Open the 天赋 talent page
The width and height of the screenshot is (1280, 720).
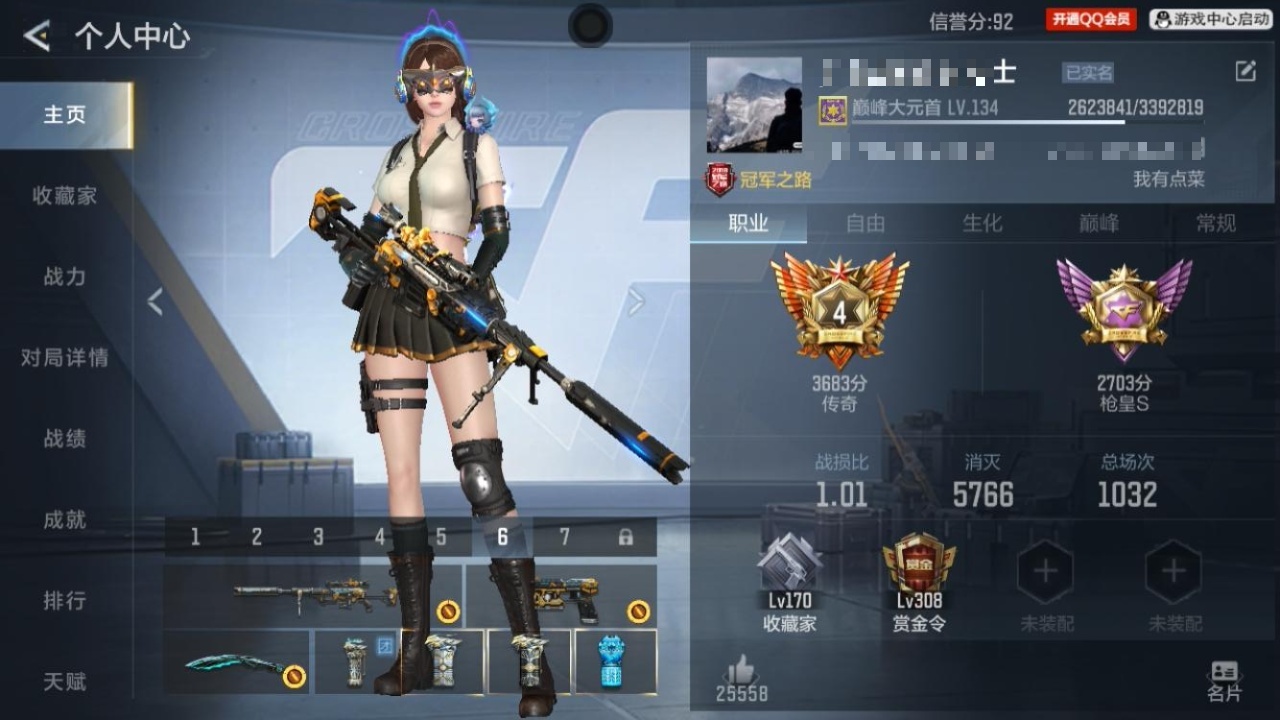pyautogui.click(x=65, y=682)
